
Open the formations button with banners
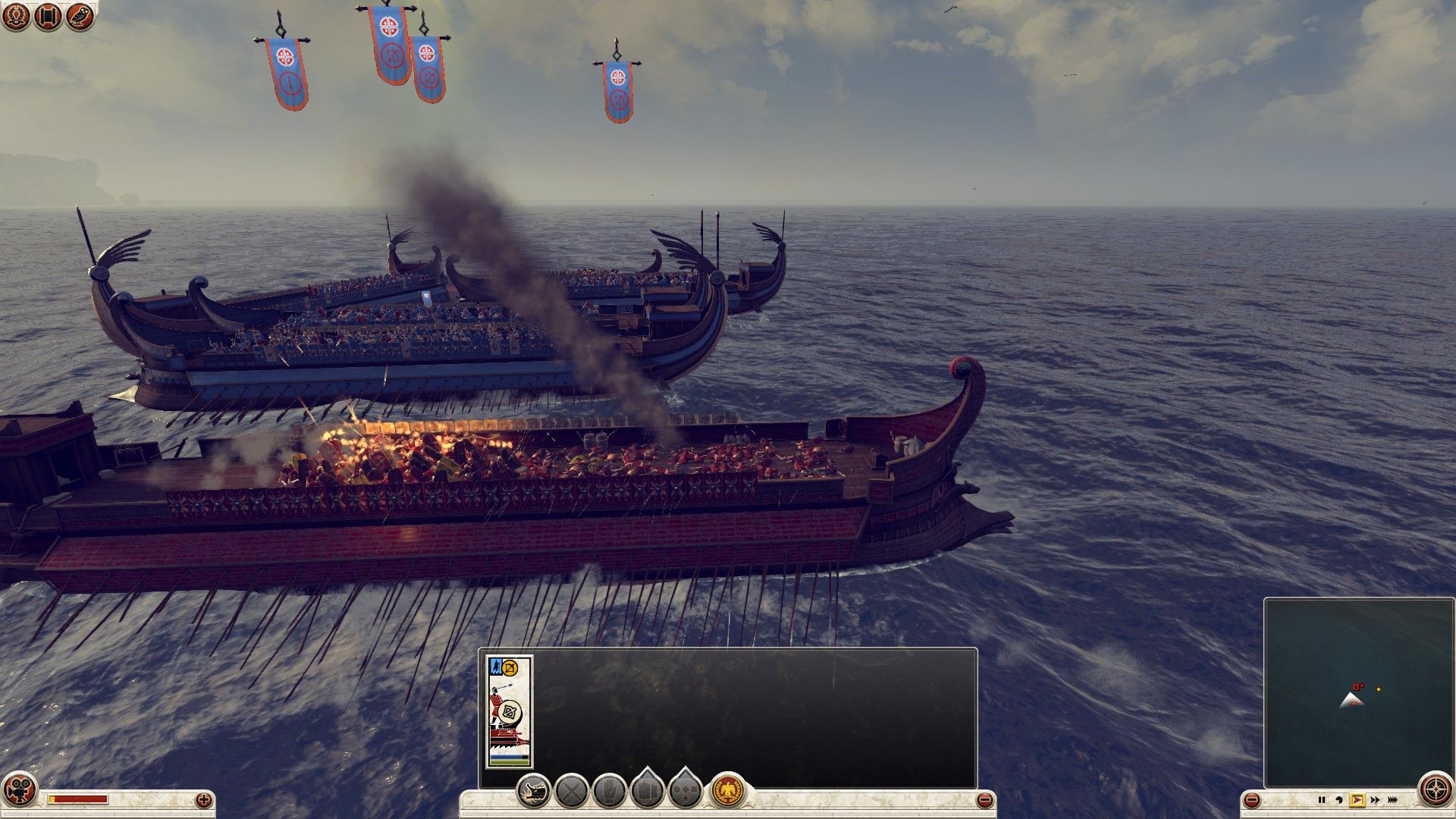(x=647, y=791)
